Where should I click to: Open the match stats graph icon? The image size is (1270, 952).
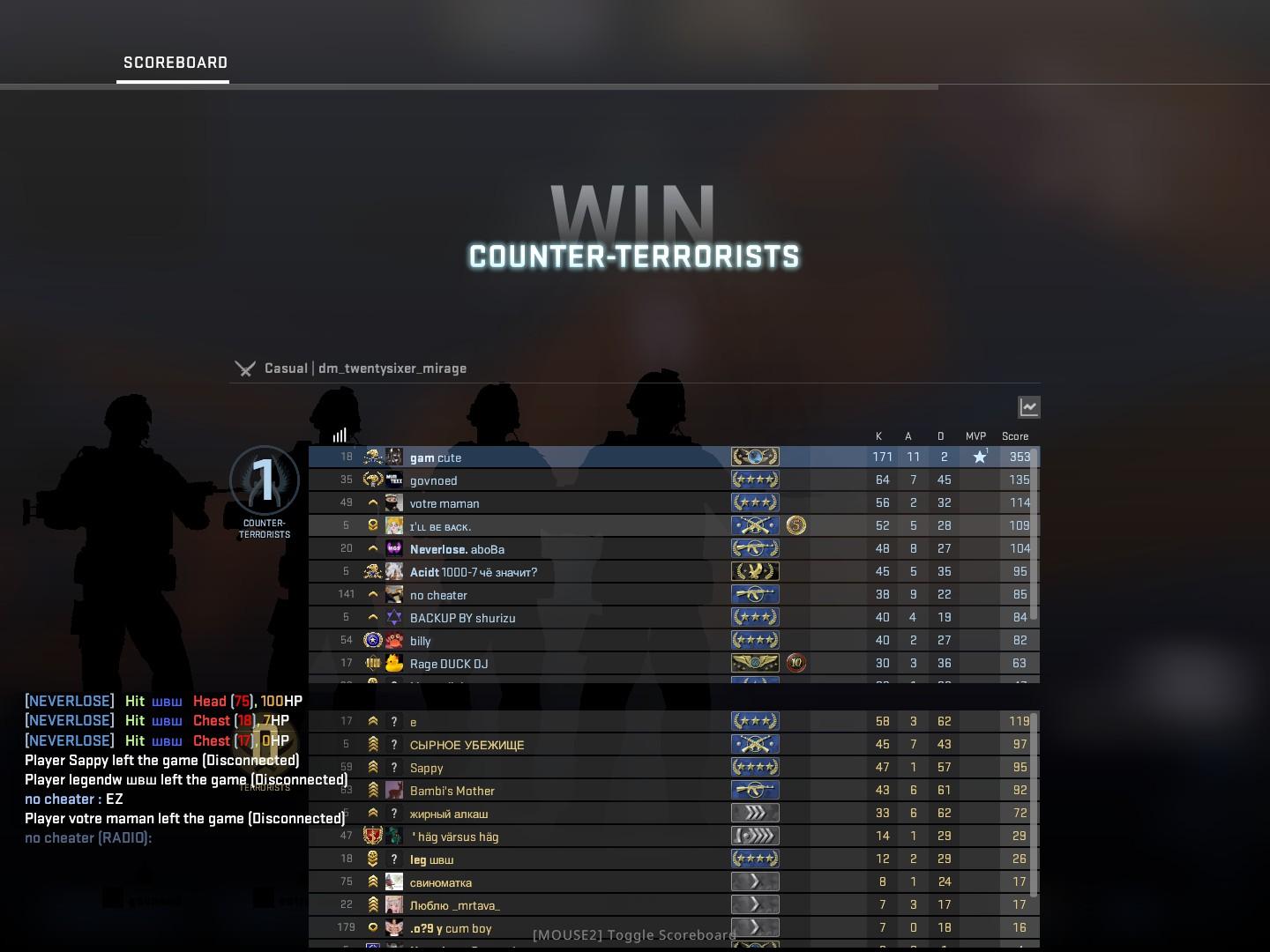[x=1028, y=406]
